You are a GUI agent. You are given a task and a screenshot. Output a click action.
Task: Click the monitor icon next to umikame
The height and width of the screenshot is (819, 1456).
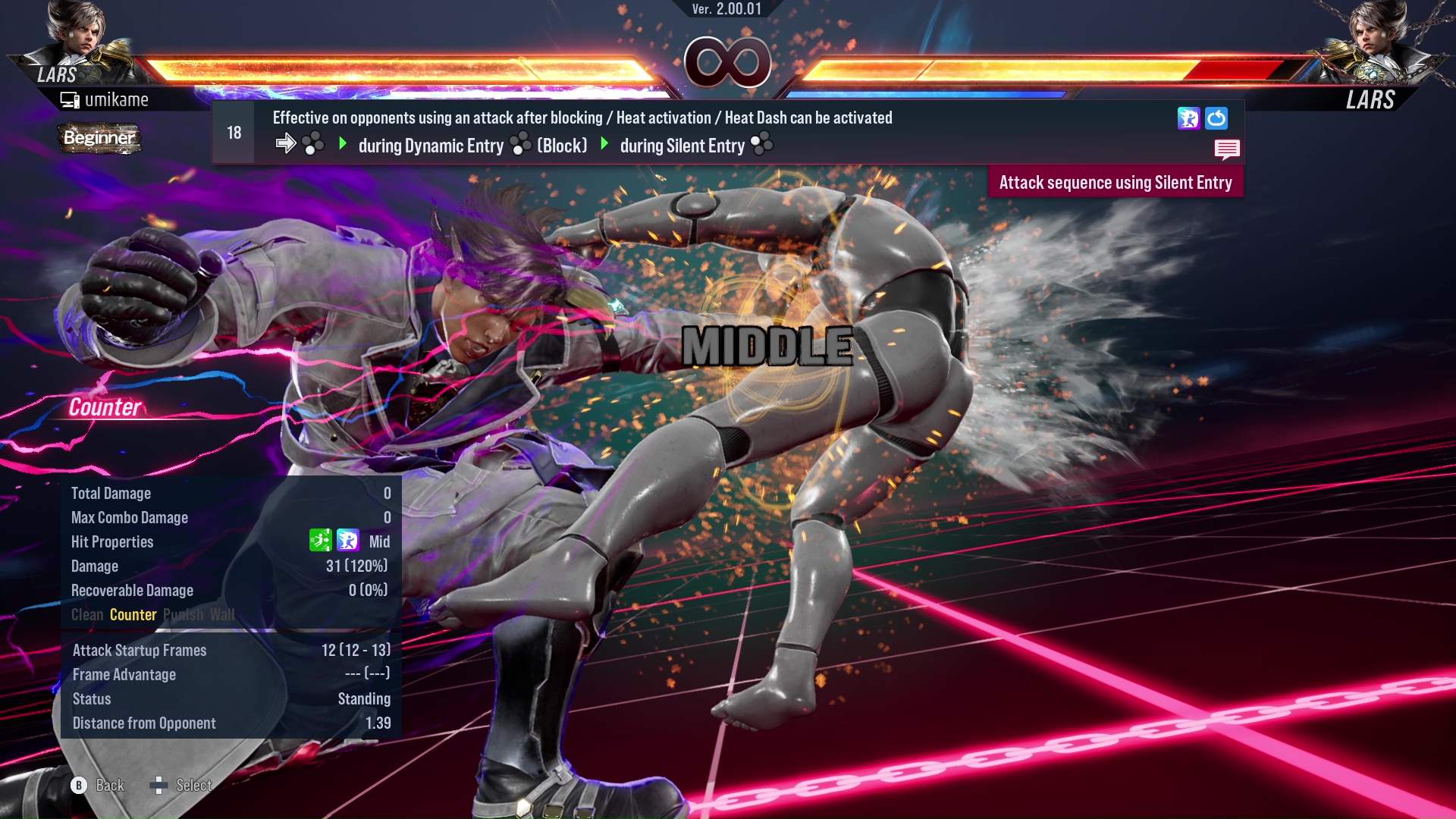click(70, 99)
